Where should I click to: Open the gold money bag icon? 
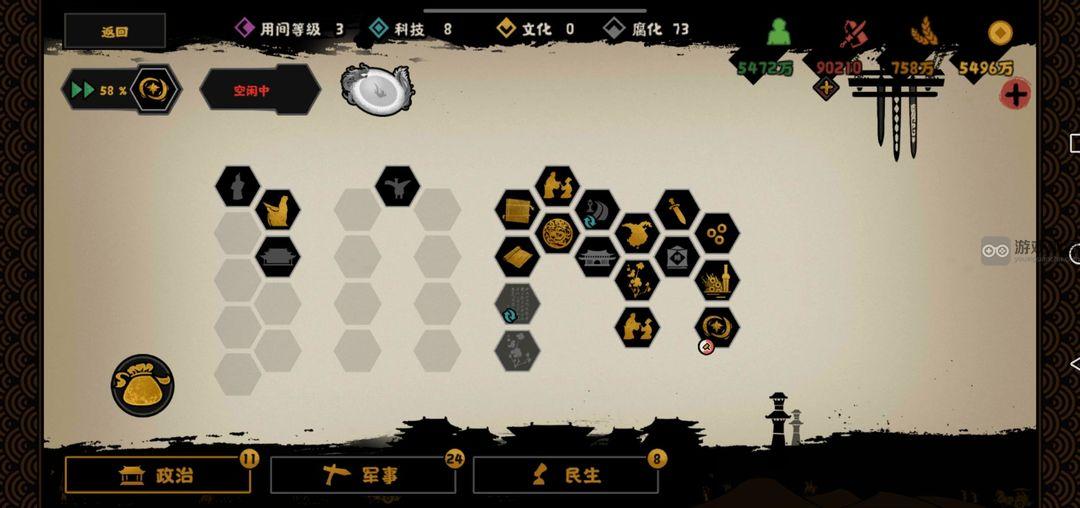pos(142,385)
